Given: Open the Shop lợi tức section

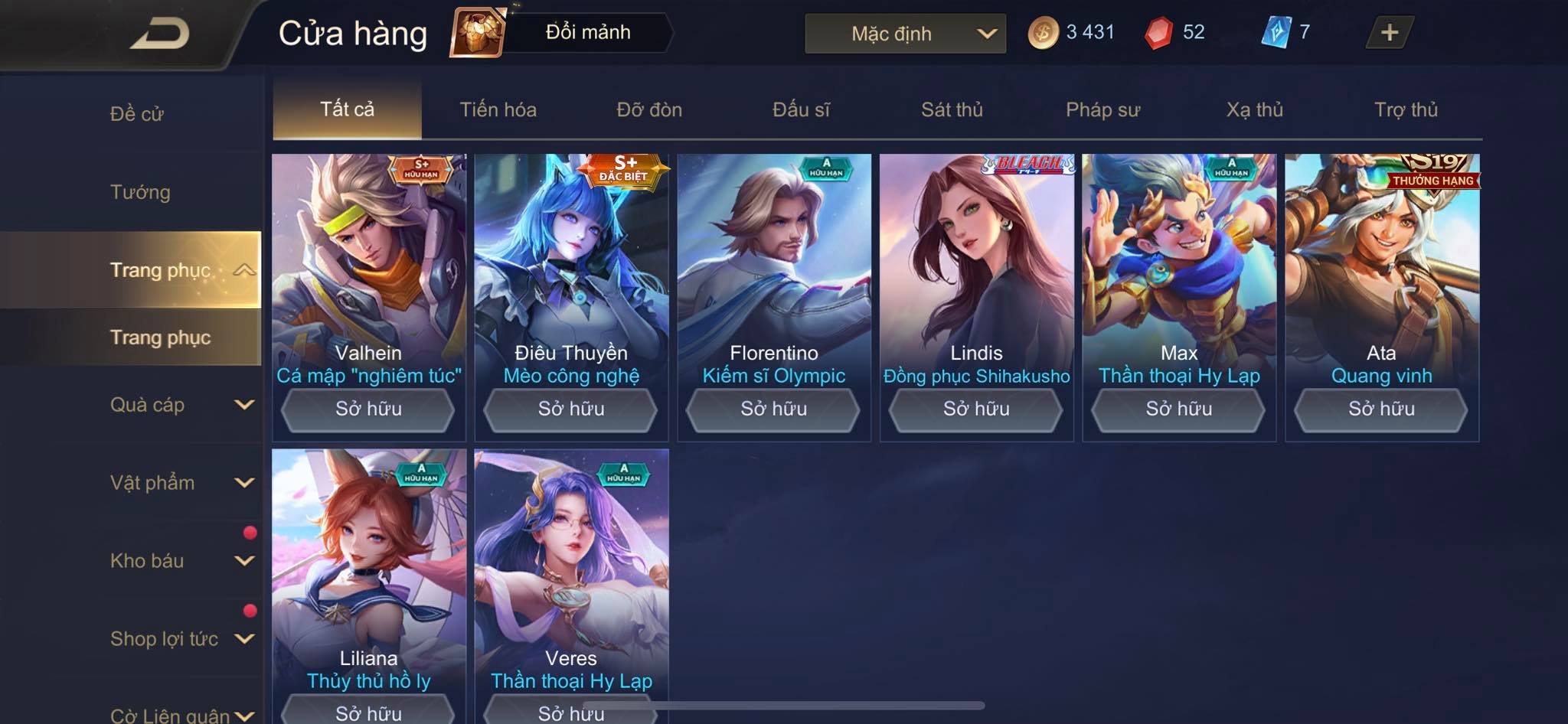Looking at the screenshot, I should [x=181, y=639].
